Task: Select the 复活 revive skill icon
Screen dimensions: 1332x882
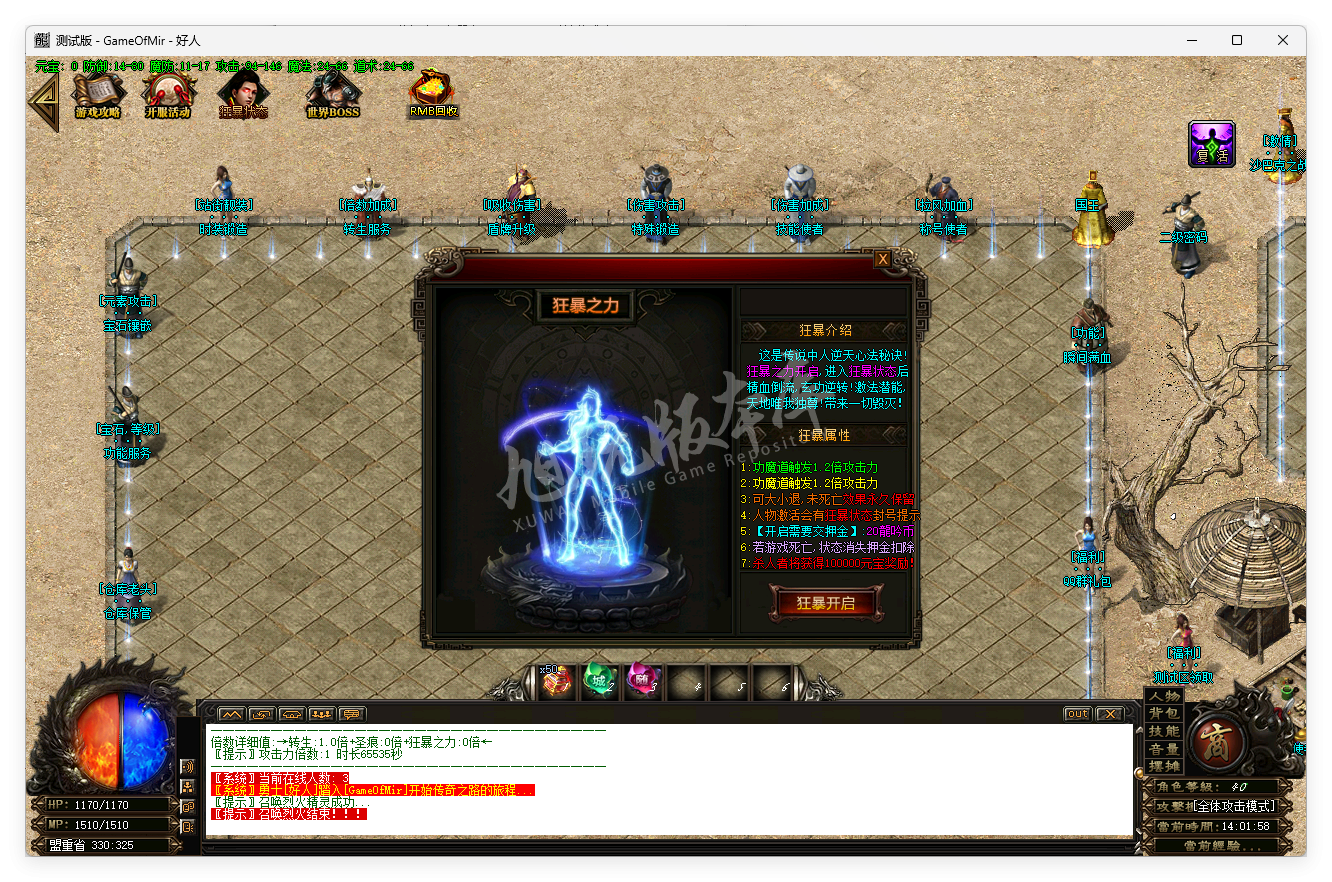Action: coord(1211,144)
